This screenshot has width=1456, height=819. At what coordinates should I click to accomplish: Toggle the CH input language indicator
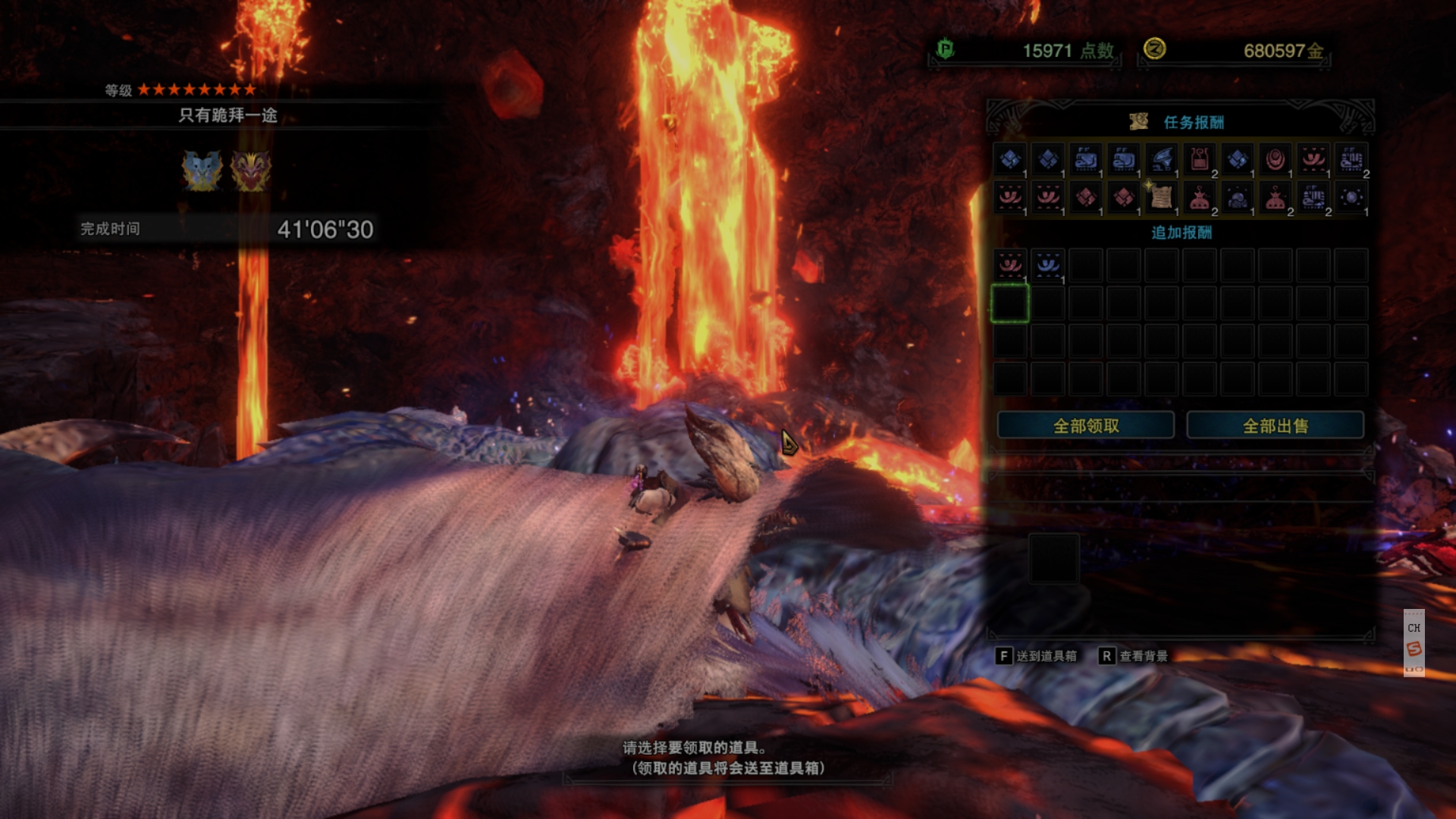1414,628
